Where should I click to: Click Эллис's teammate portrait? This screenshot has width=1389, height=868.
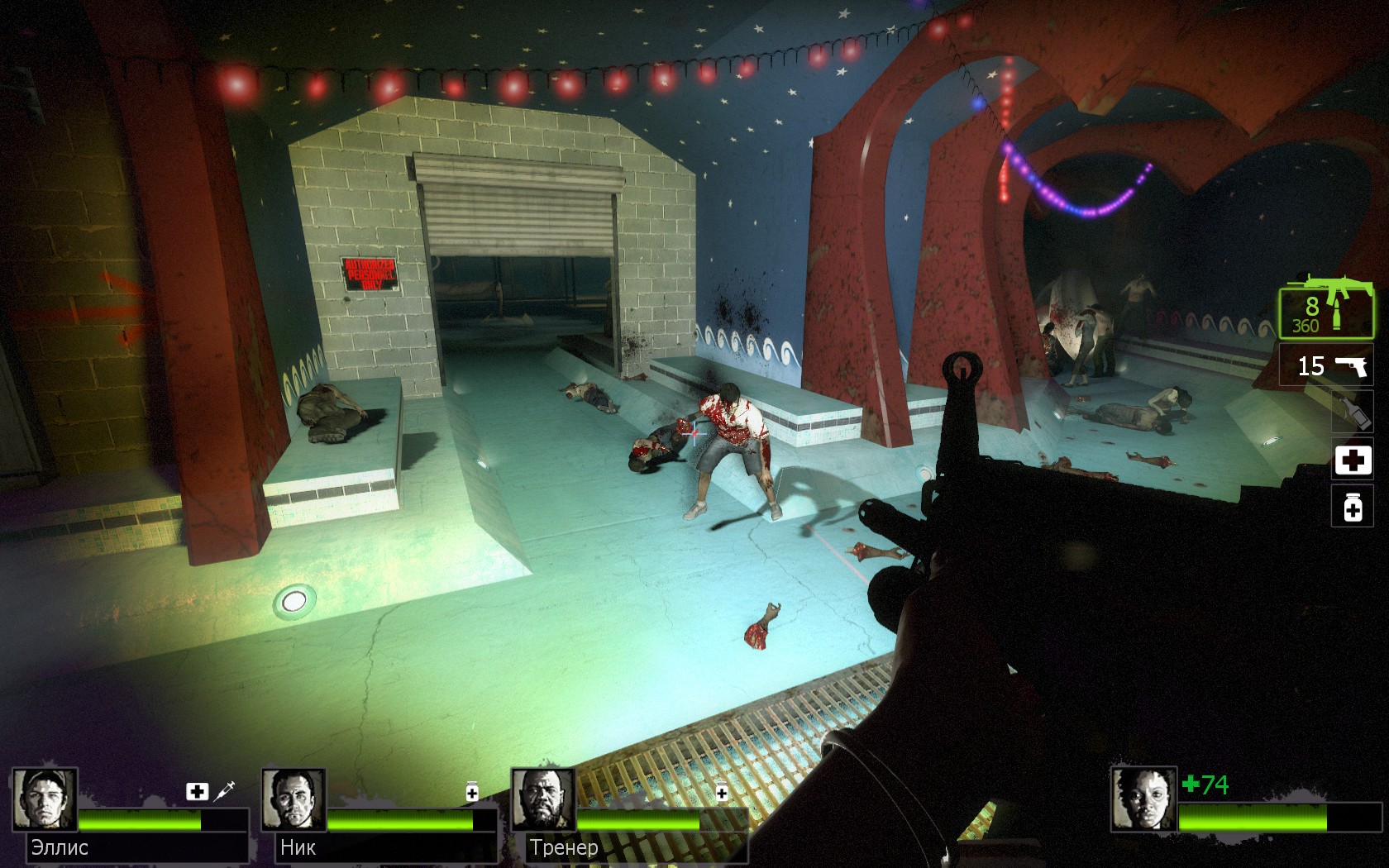[x=45, y=799]
